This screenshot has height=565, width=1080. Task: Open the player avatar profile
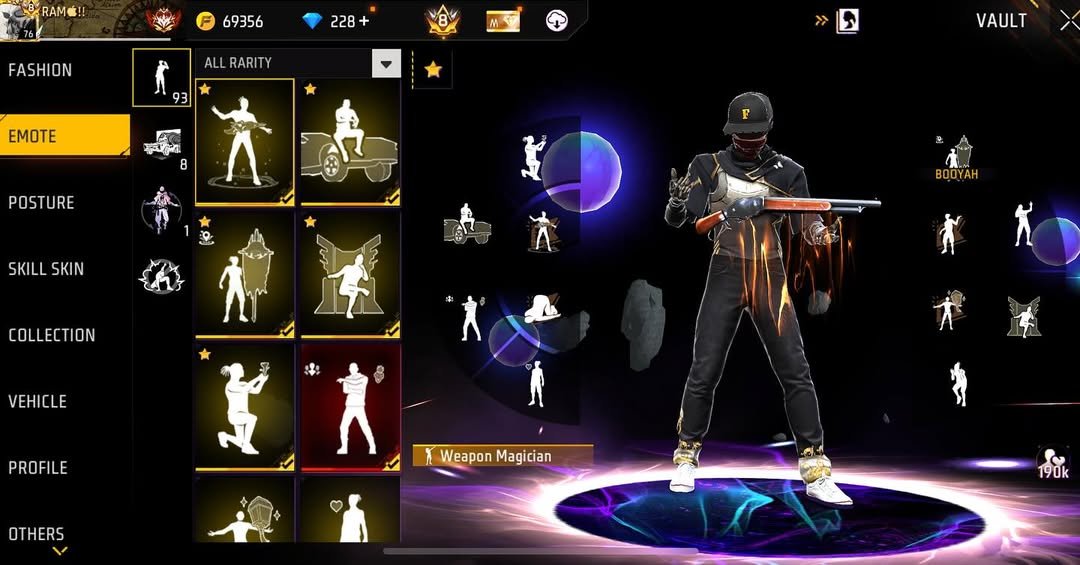(x=20, y=21)
